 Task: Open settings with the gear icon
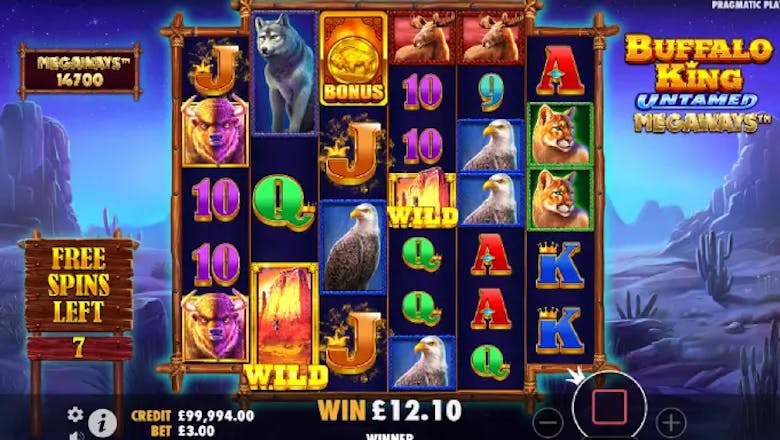(x=75, y=414)
